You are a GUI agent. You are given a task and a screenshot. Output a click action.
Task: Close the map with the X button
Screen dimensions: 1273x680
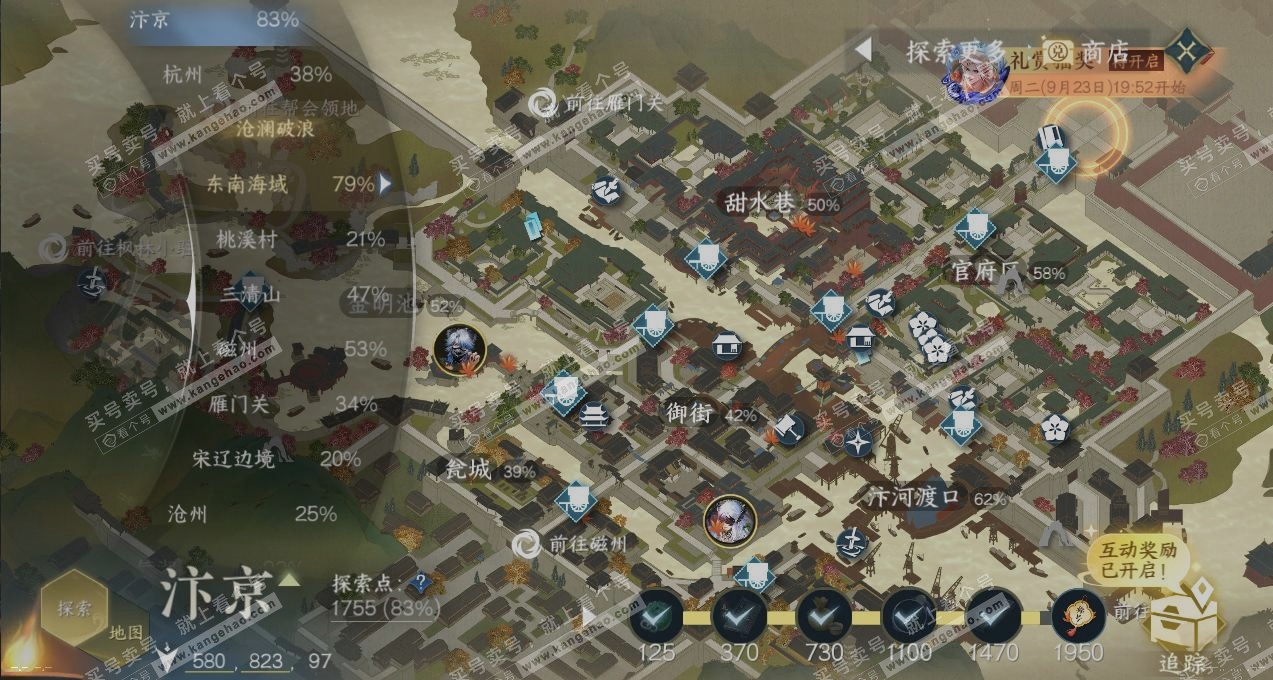(x=1186, y=51)
